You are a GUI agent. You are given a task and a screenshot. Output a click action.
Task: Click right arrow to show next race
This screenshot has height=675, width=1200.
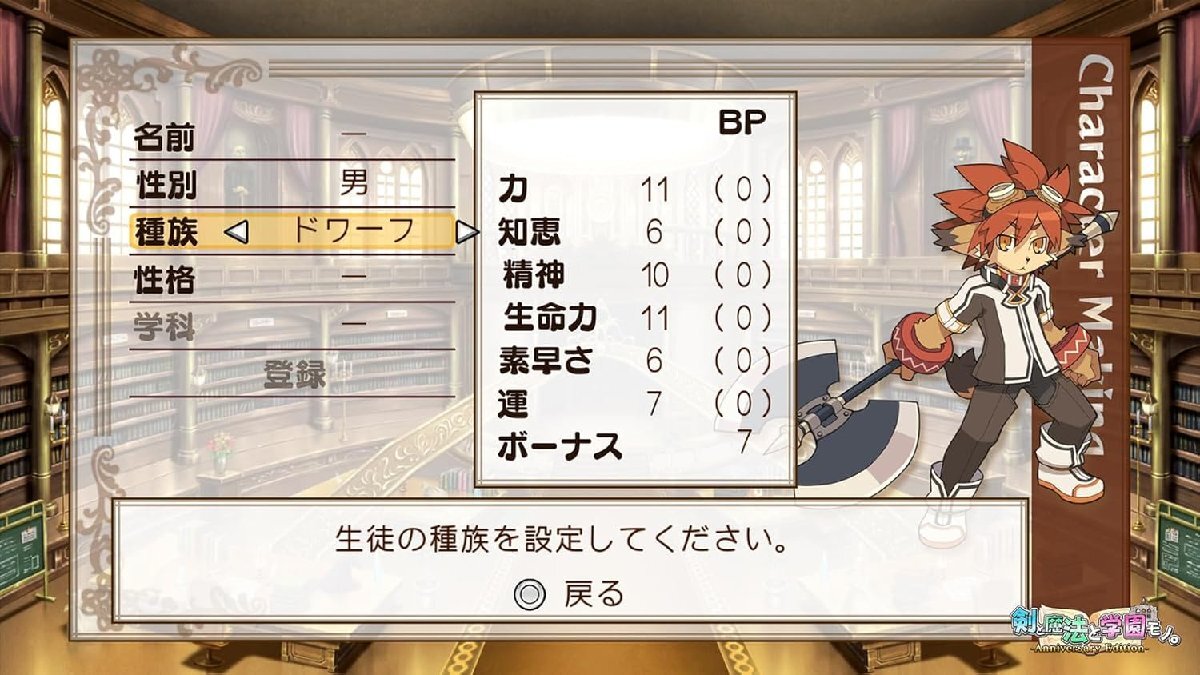(x=466, y=232)
